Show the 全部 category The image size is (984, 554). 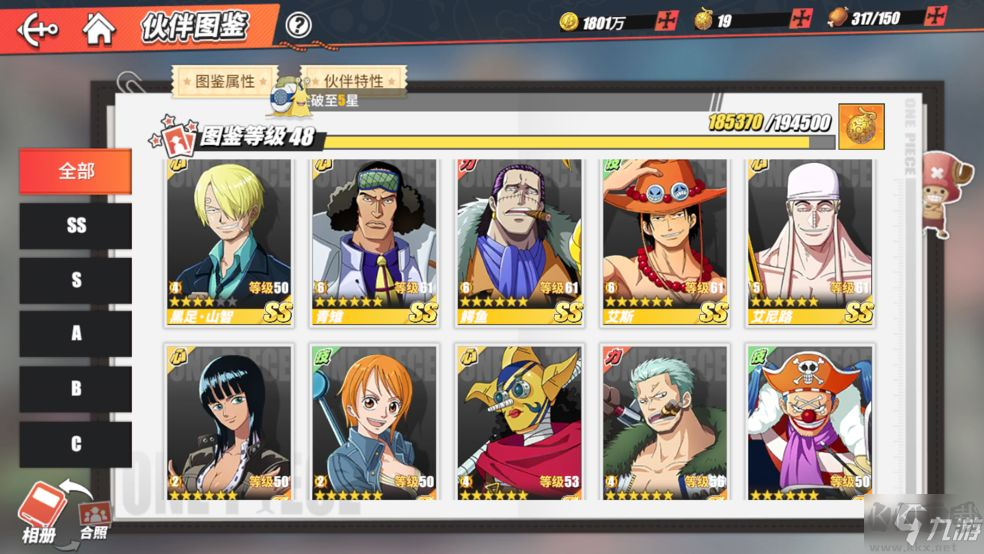(x=76, y=171)
